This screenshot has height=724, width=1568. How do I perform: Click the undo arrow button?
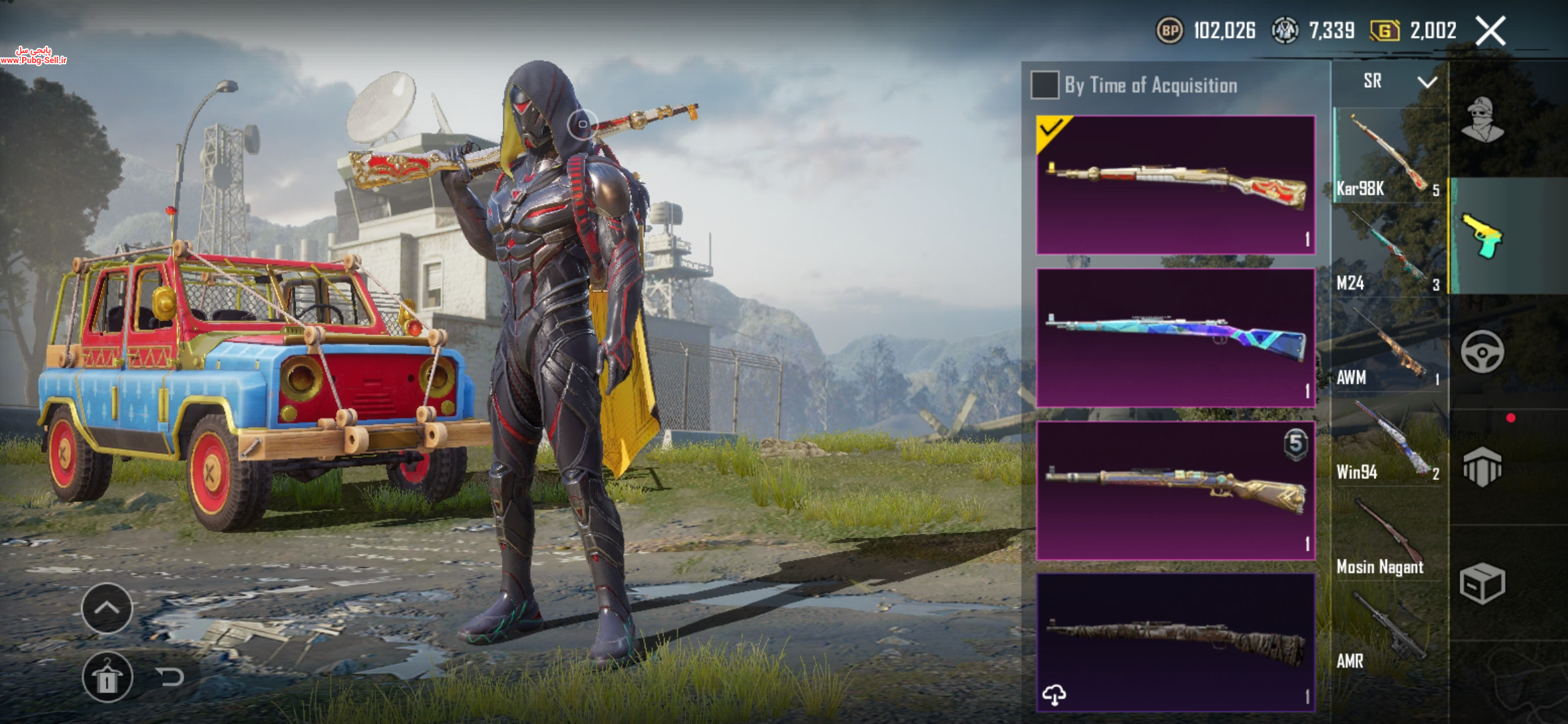point(170,677)
